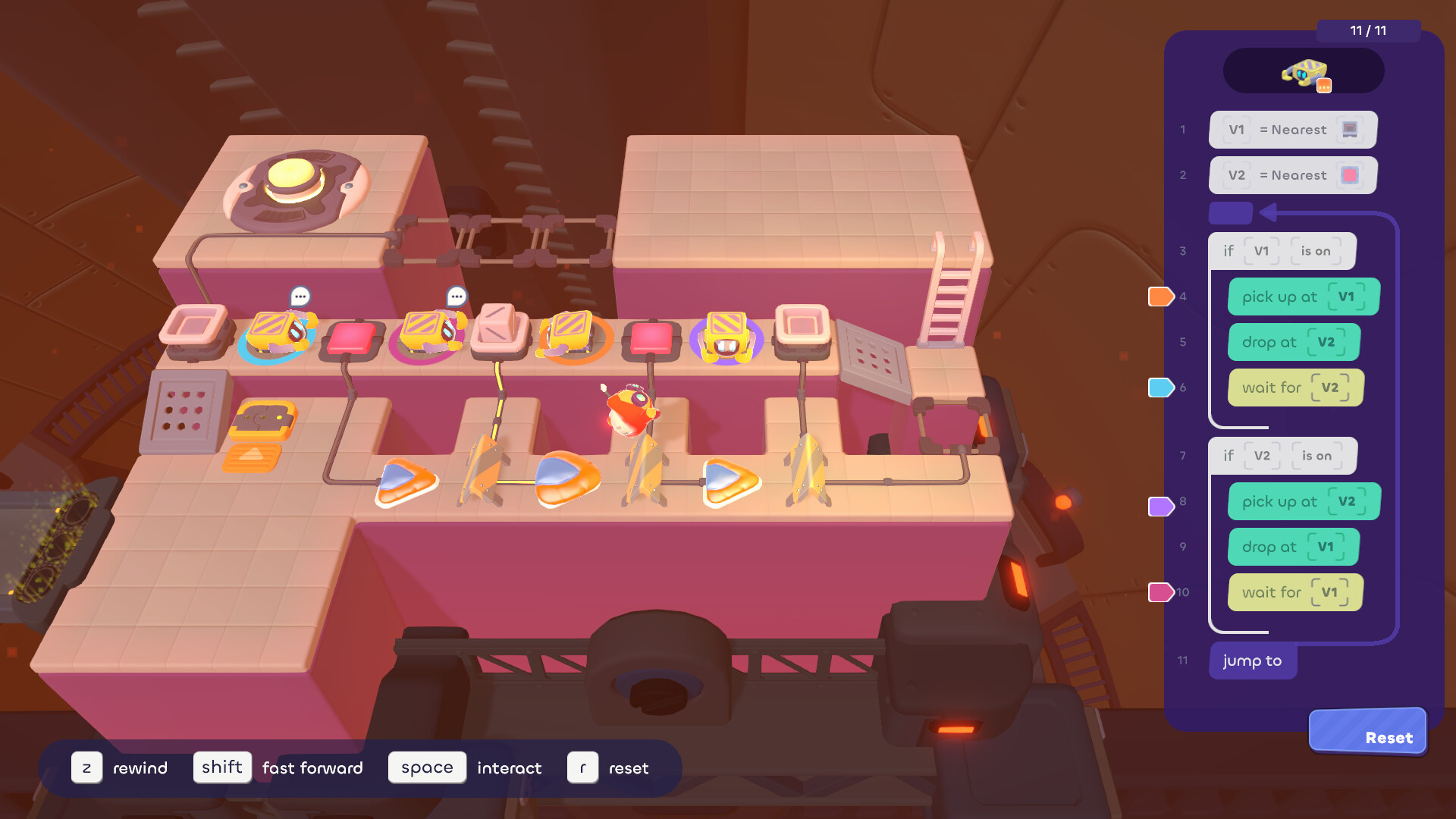Toggle the orange marker next to line 4

(x=1161, y=297)
